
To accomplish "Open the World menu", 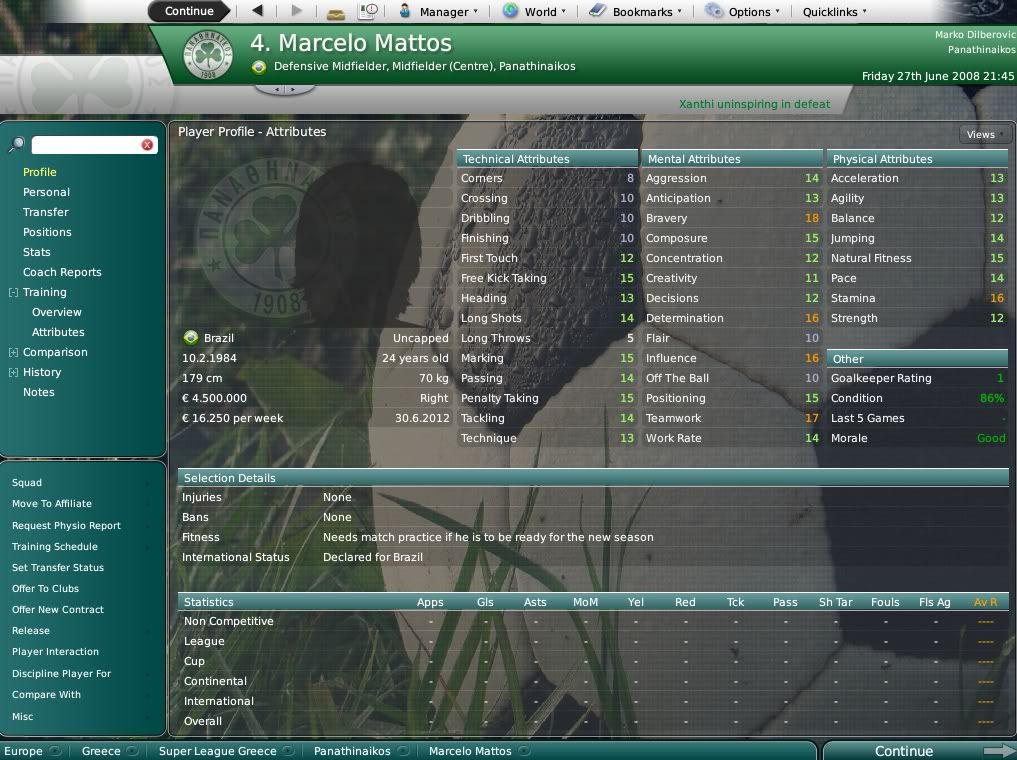I will pyautogui.click(x=534, y=12).
